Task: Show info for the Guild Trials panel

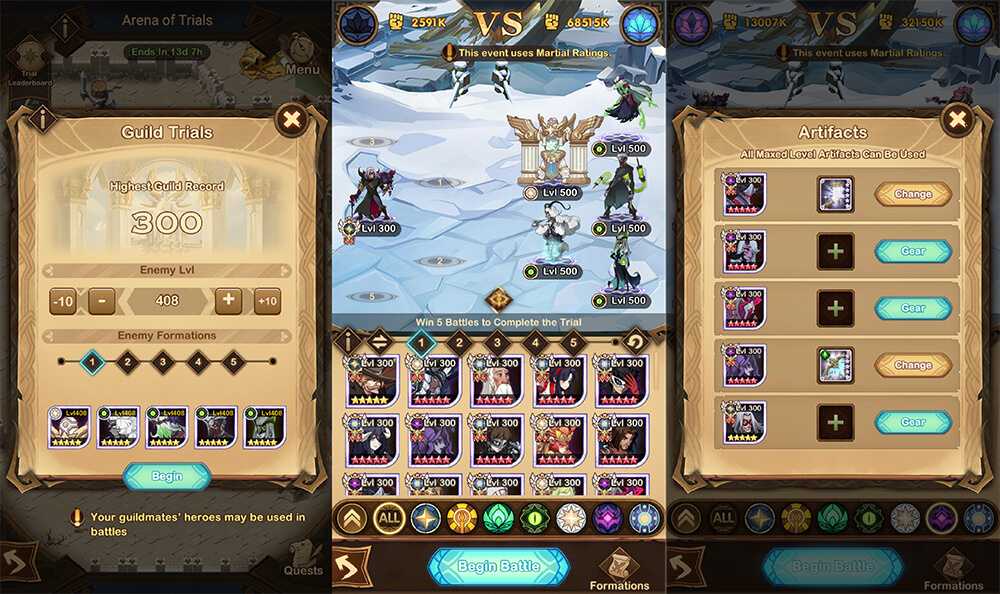Action: 42,120
